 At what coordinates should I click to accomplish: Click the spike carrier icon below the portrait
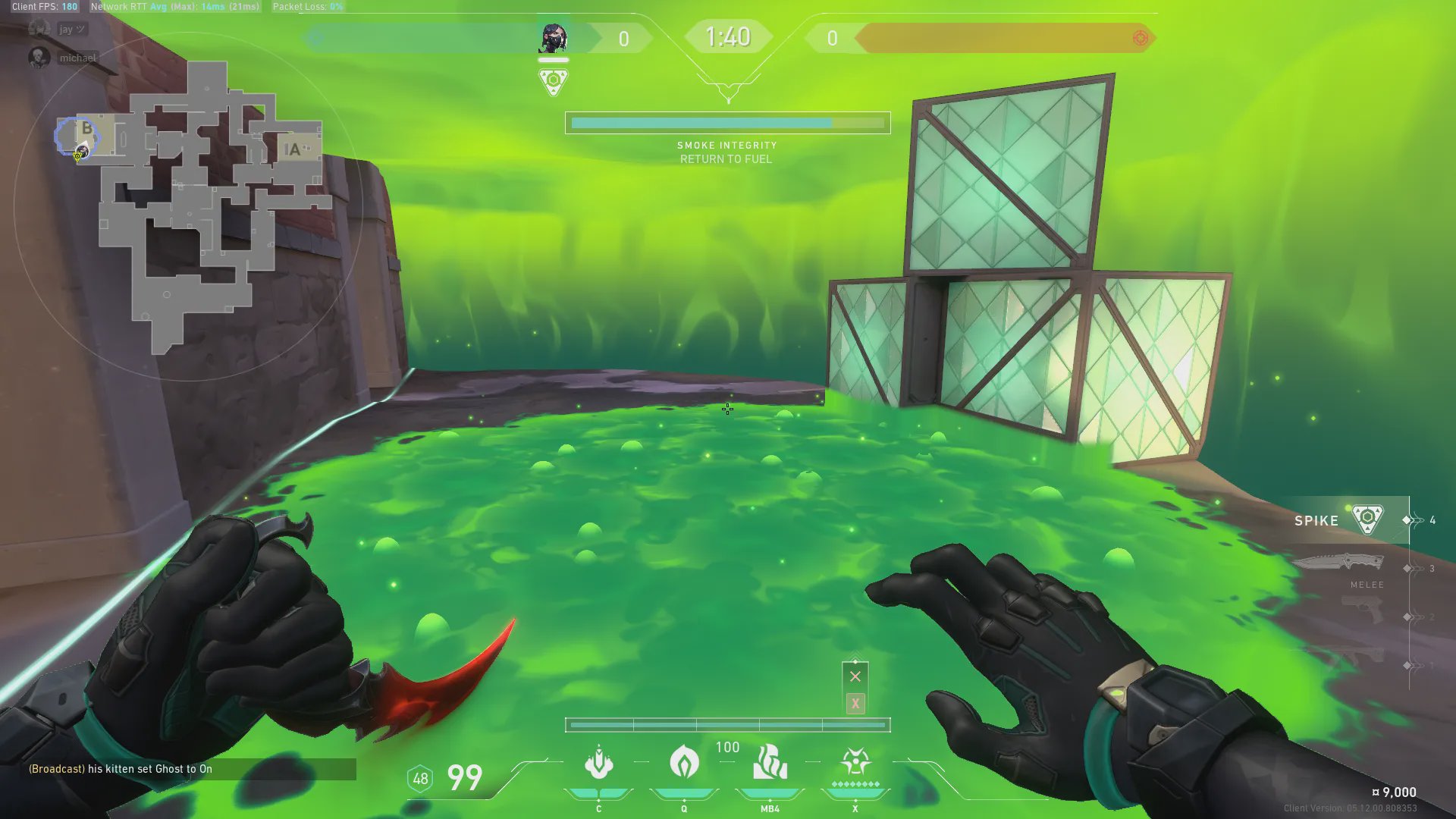coord(553,81)
